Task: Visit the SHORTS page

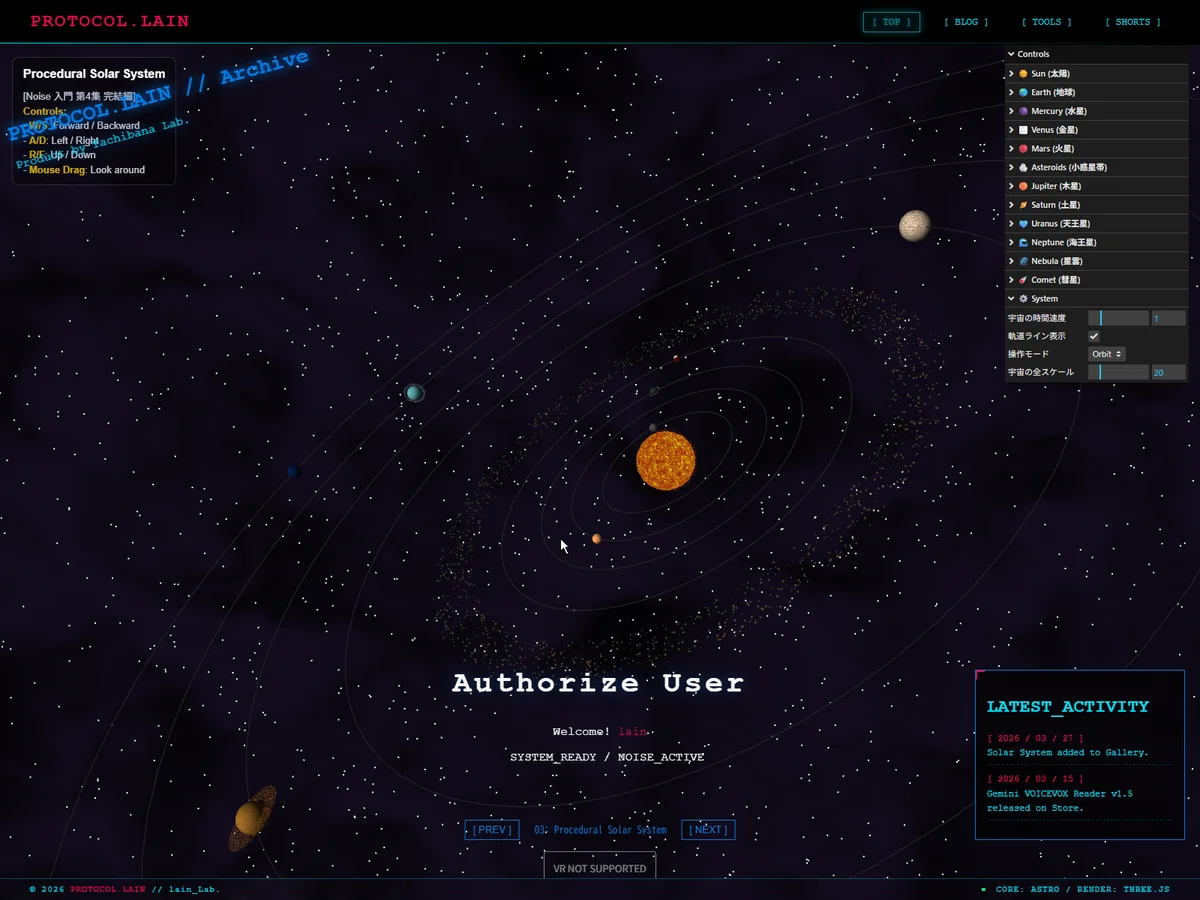Action: pyautogui.click(x=1133, y=22)
